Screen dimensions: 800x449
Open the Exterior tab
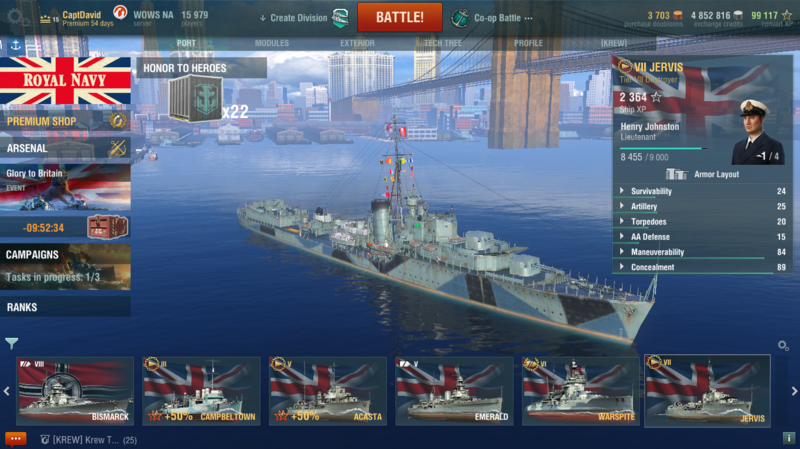[357, 44]
